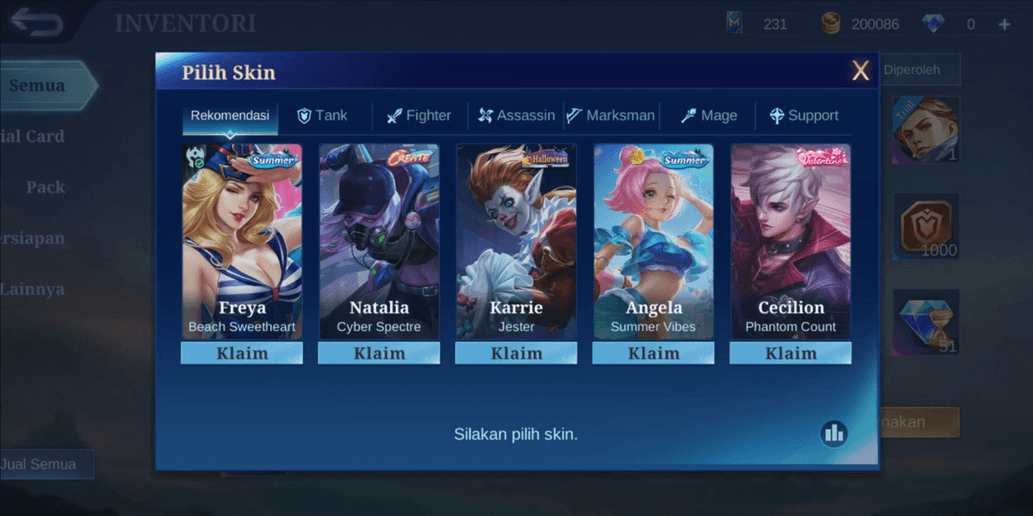This screenshot has height=516, width=1033.
Task: Close the Pilih Skin dialog
Action: 860,71
